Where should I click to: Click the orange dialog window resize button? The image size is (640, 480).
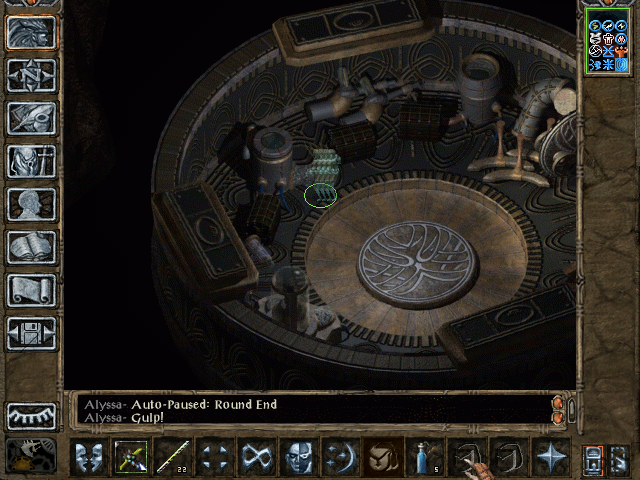[558, 403]
